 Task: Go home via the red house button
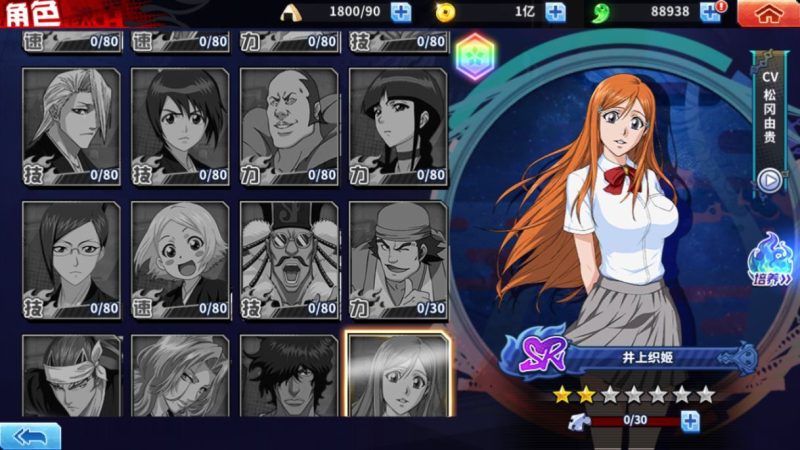pyautogui.click(x=767, y=13)
